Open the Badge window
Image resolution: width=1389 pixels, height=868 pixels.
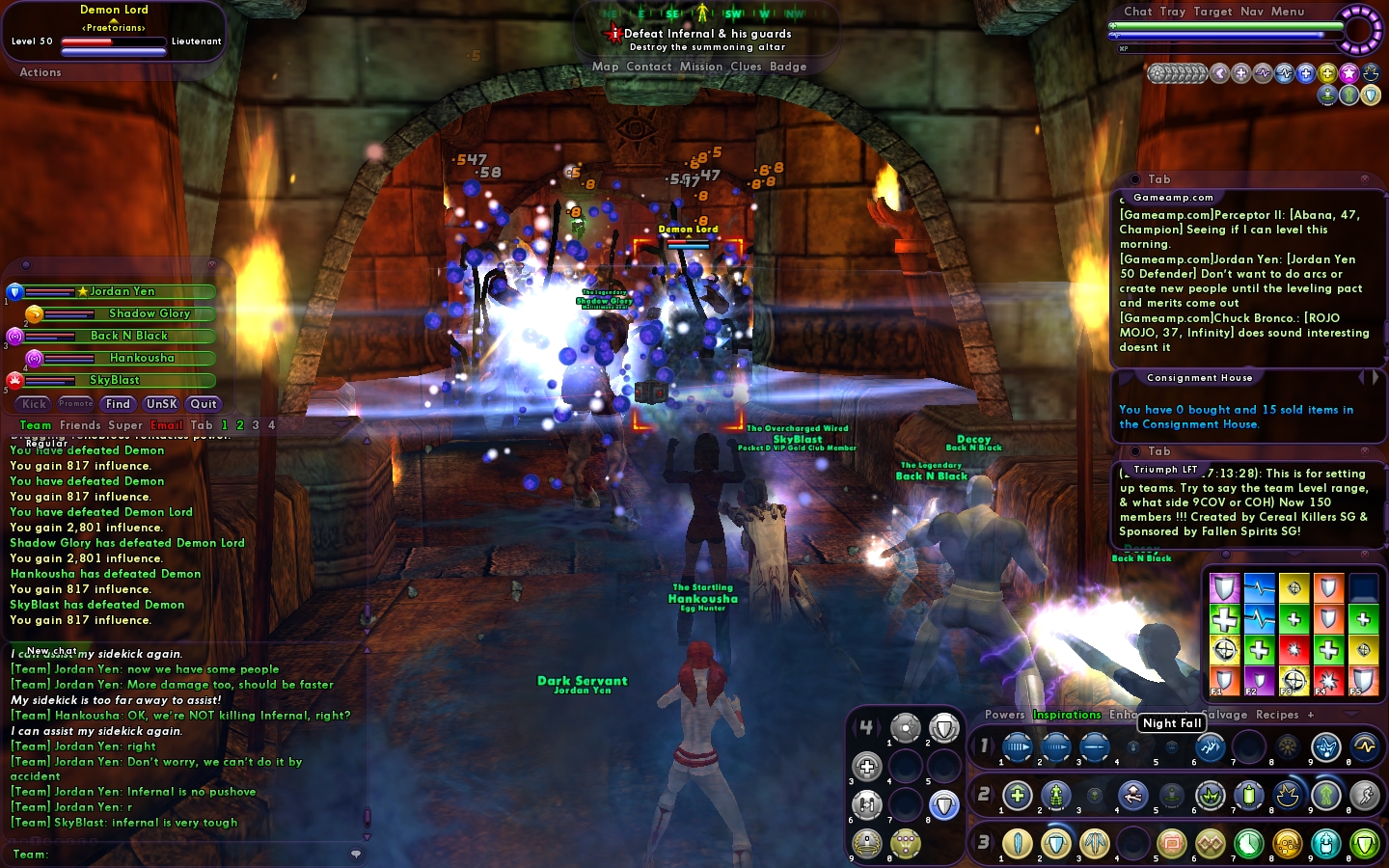click(x=788, y=67)
